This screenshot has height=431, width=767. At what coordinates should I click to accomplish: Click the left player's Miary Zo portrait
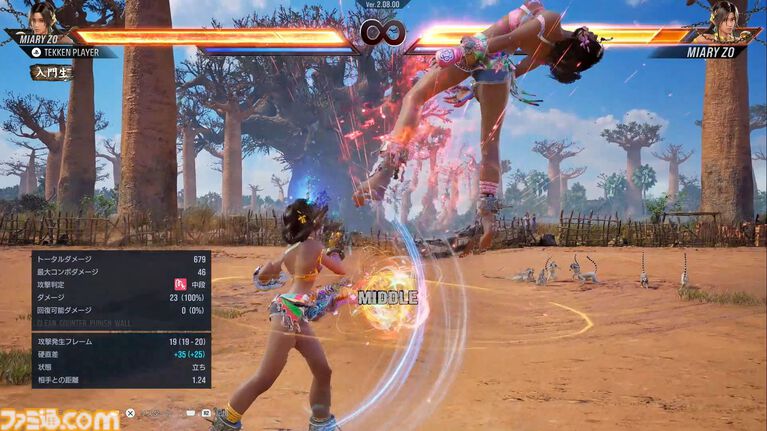(x=42, y=18)
